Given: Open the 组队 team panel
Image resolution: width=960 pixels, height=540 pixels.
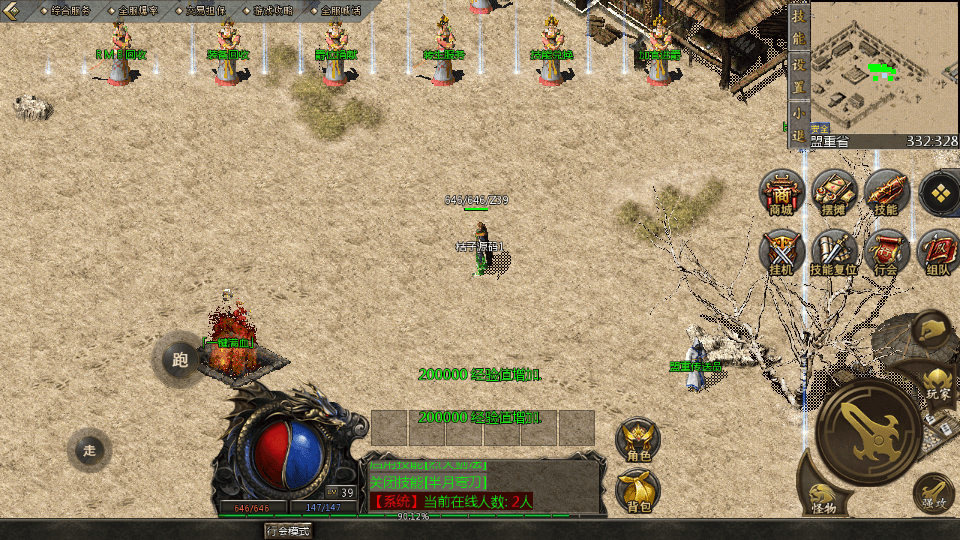Looking at the screenshot, I should click(x=939, y=251).
